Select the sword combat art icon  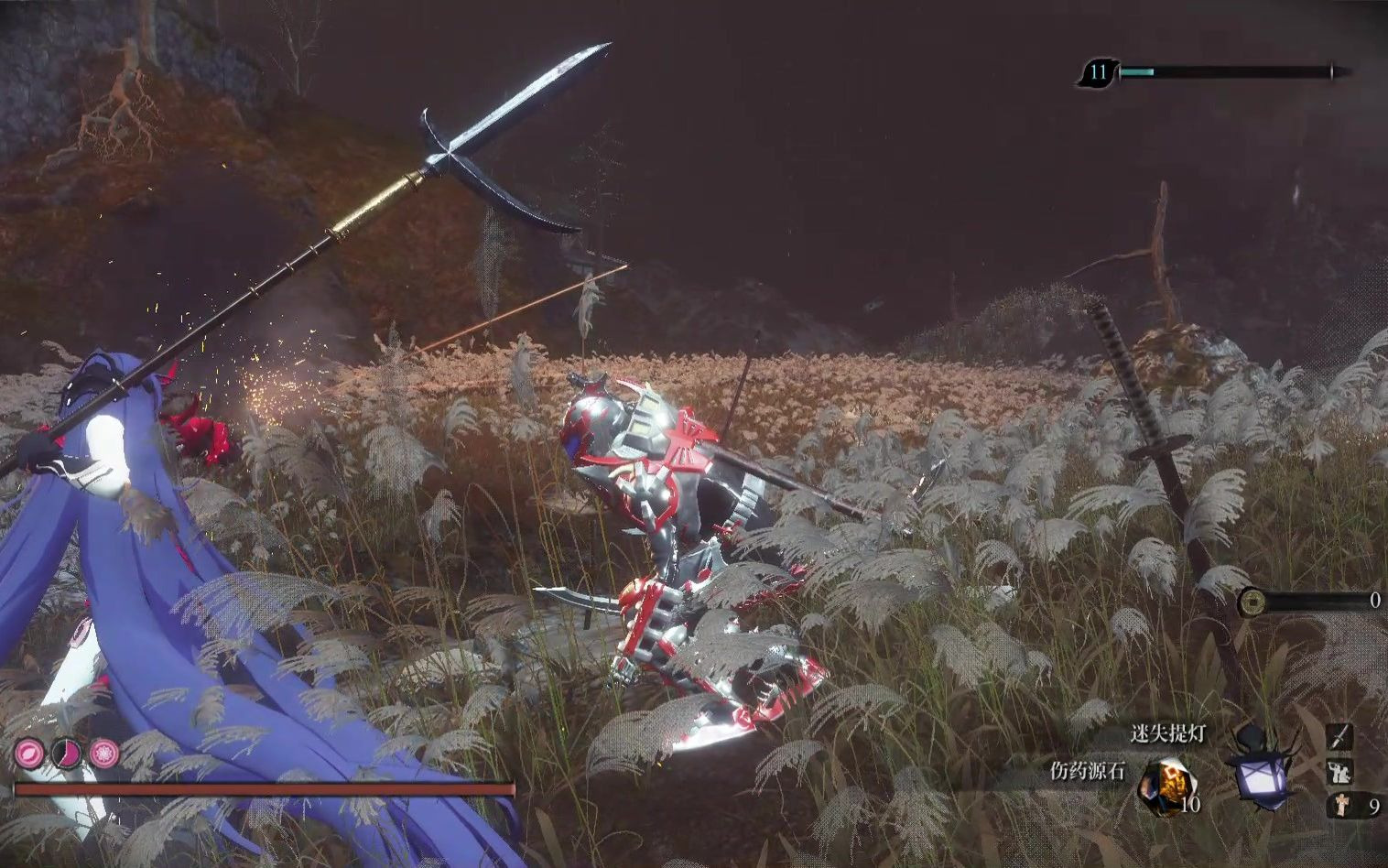point(1340,738)
